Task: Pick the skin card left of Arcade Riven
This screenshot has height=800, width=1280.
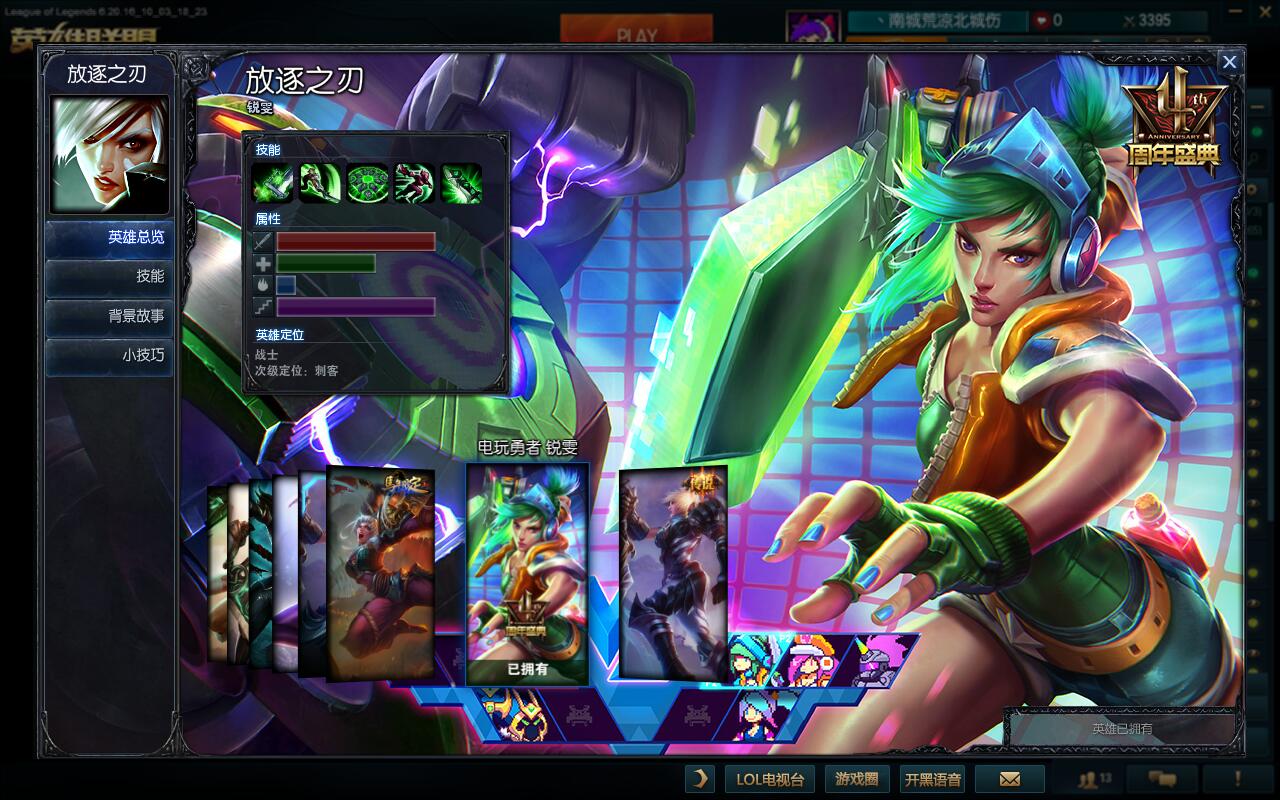Action: coord(381,573)
